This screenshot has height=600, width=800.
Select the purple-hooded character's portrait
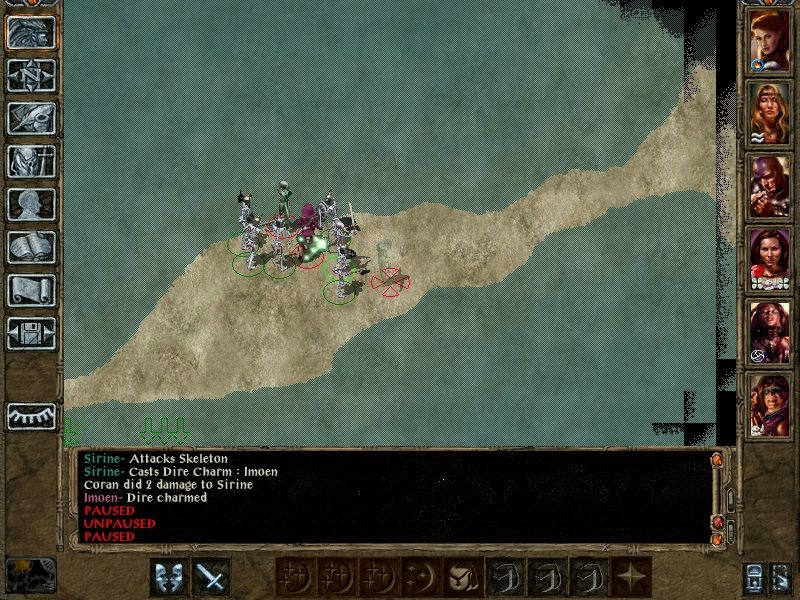pyautogui.click(x=770, y=186)
